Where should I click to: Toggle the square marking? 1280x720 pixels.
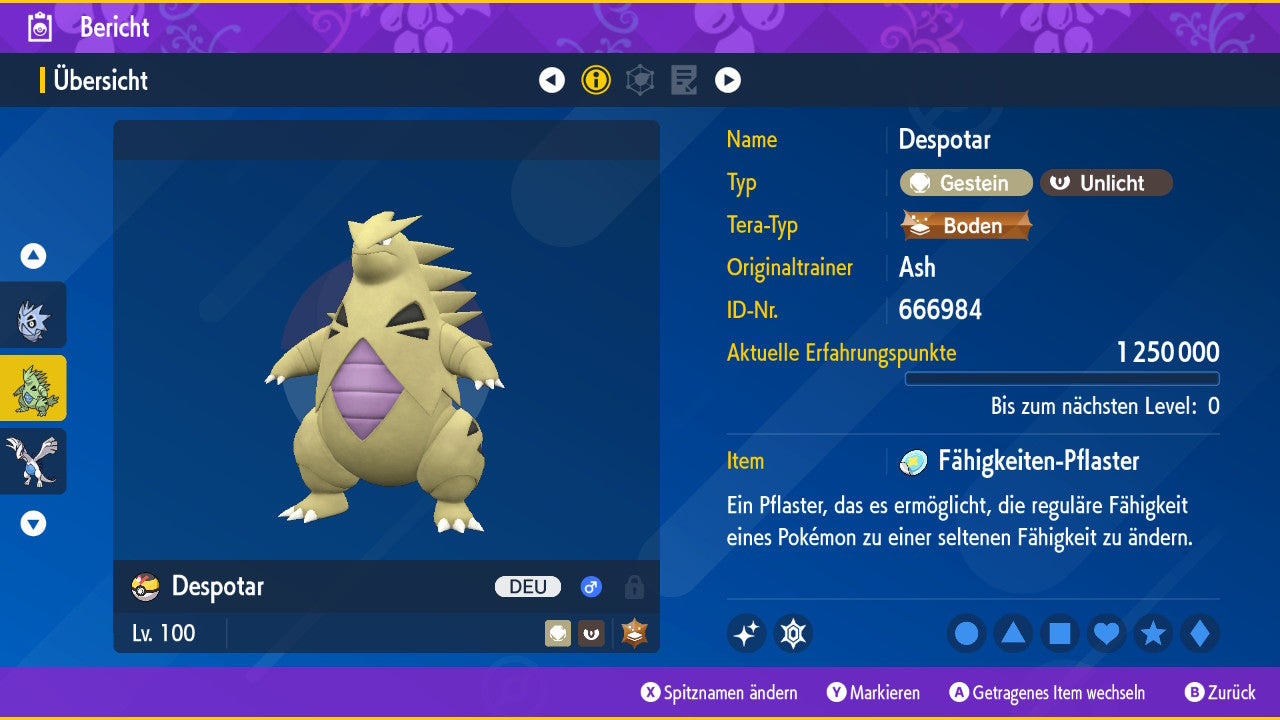pos(1060,633)
